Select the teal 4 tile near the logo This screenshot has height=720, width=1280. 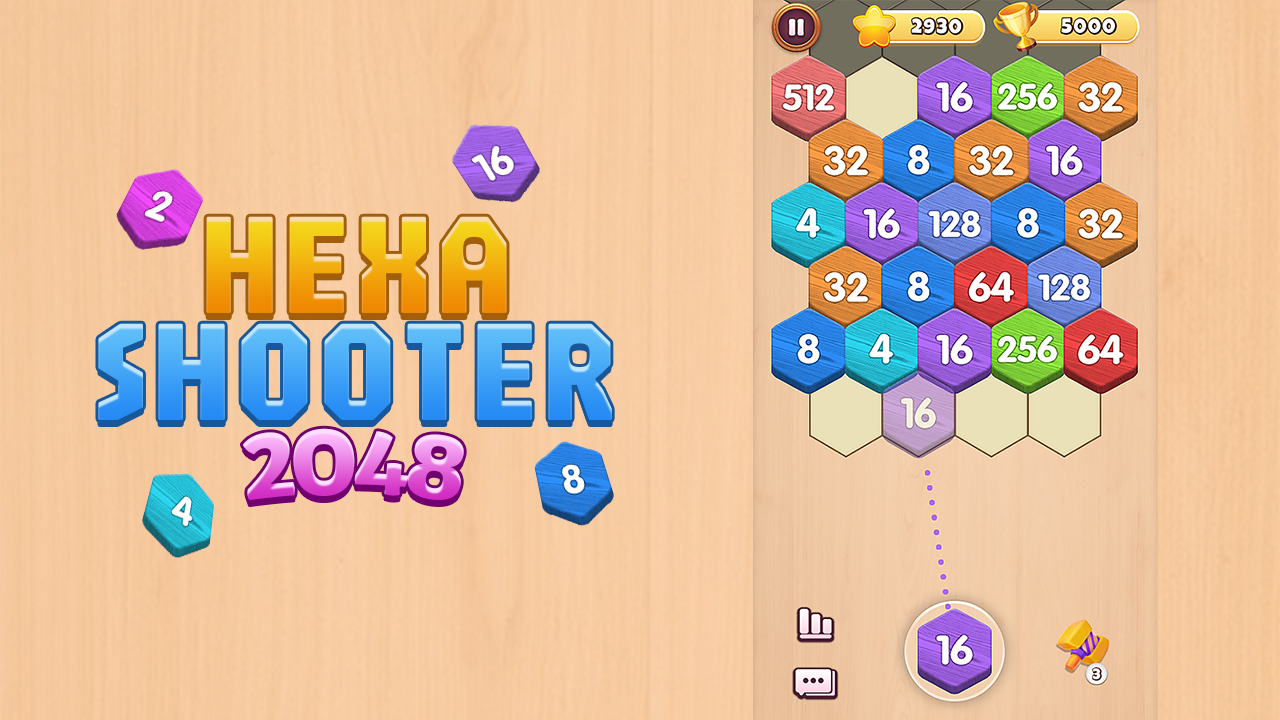tap(181, 512)
